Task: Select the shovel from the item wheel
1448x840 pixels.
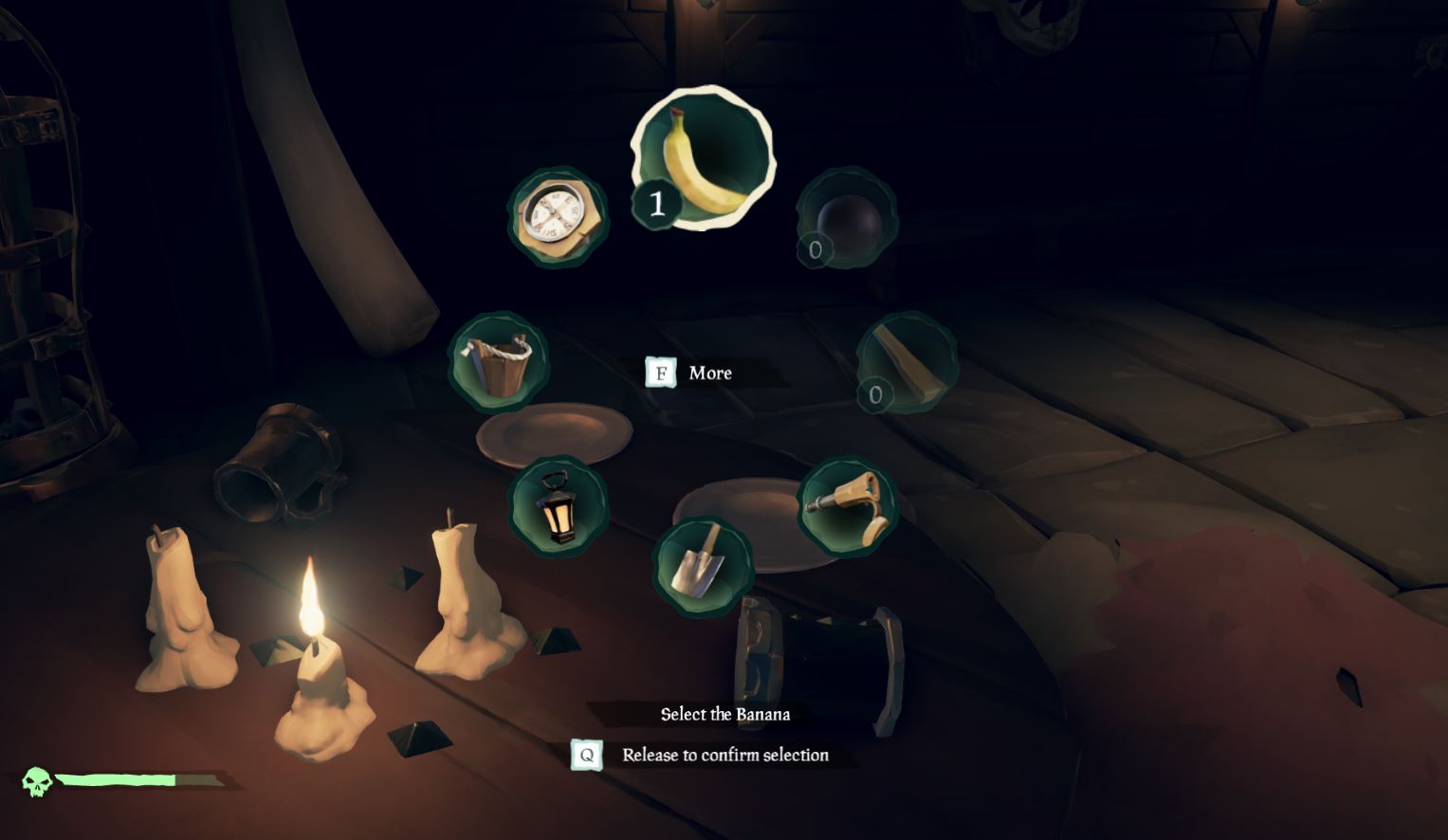Action: click(703, 566)
